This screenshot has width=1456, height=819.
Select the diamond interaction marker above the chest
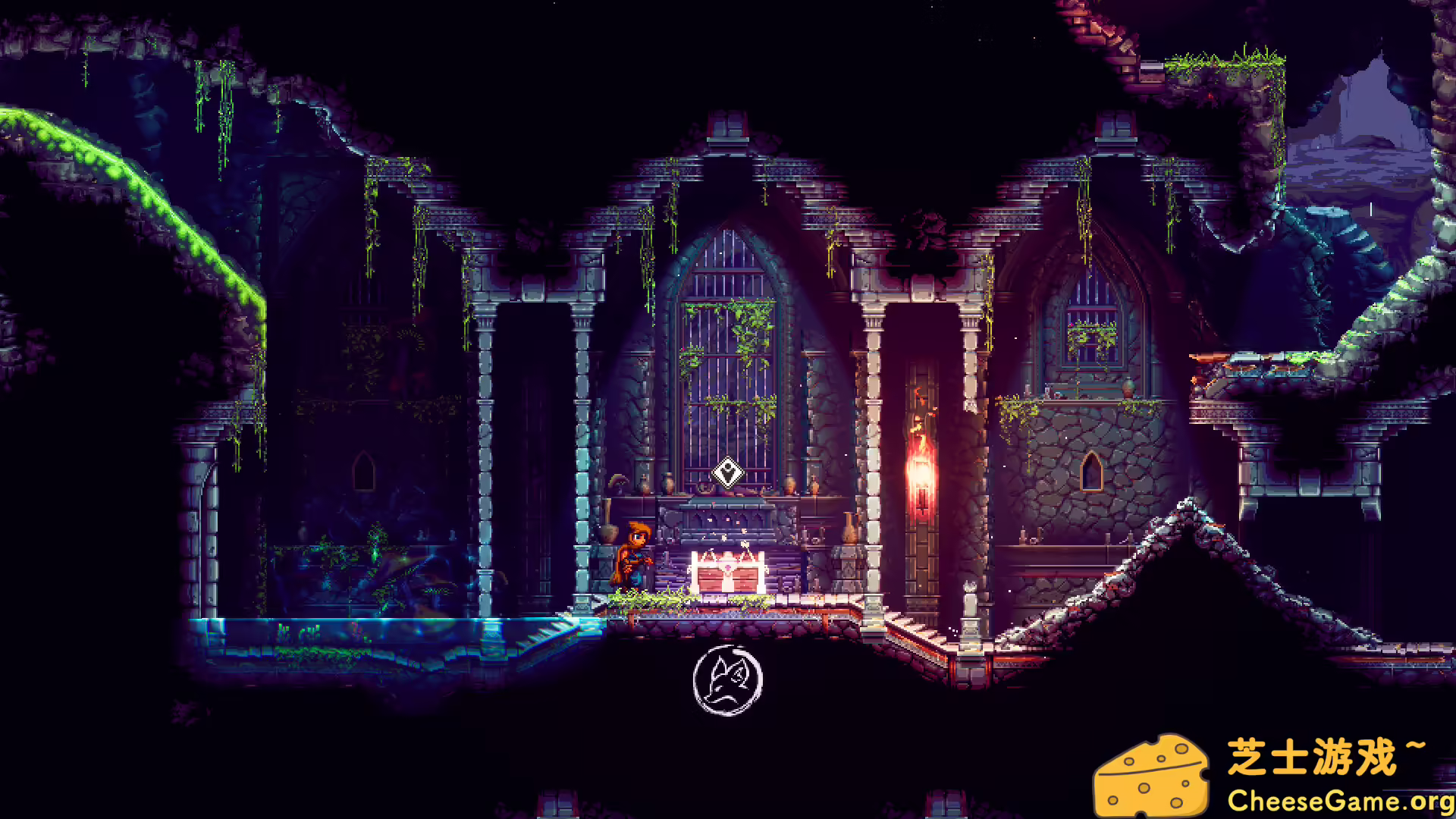(x=728, y=472)
